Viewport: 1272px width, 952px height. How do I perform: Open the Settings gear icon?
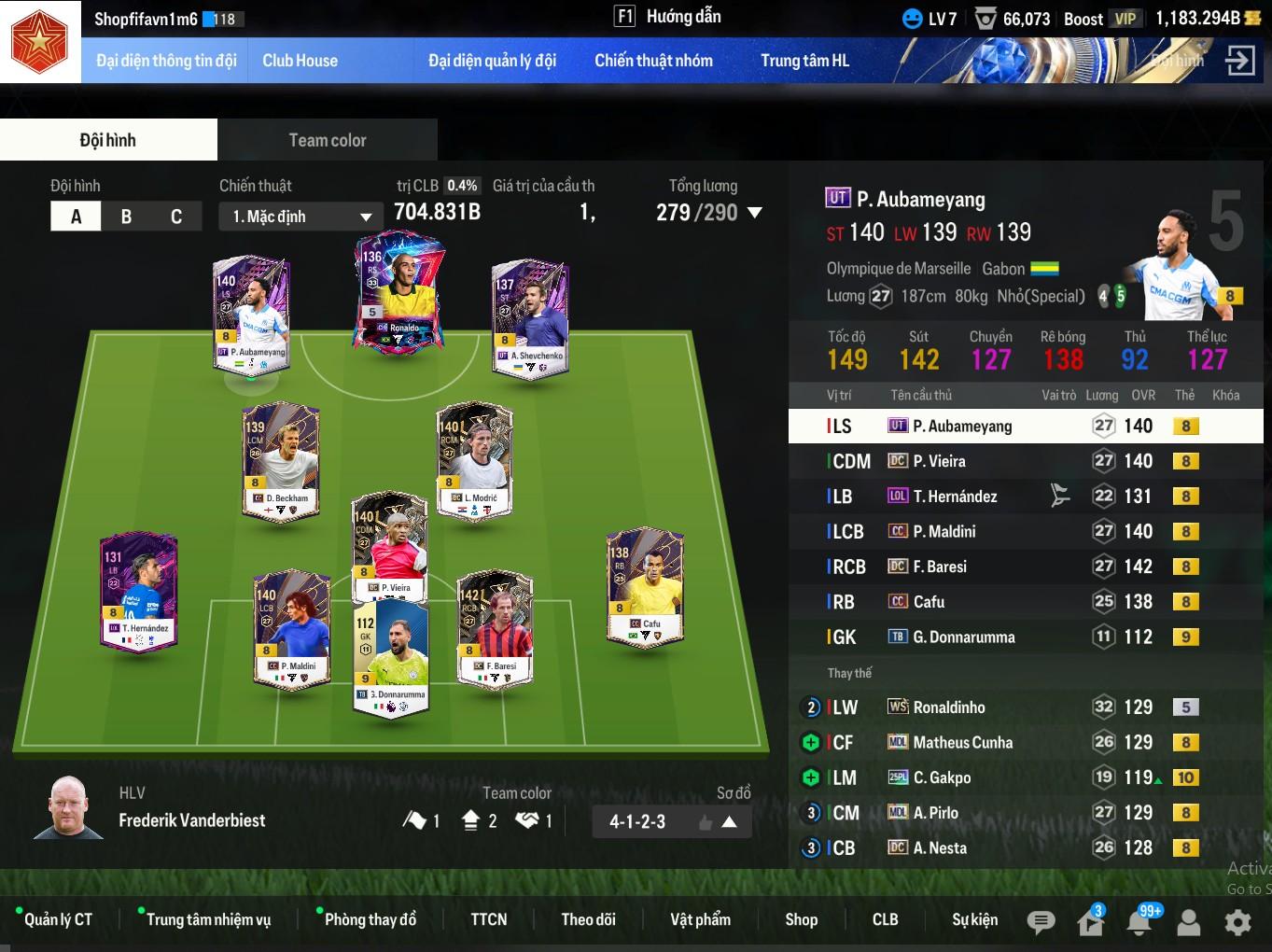pyautogui.click(x=1237, y=922)
